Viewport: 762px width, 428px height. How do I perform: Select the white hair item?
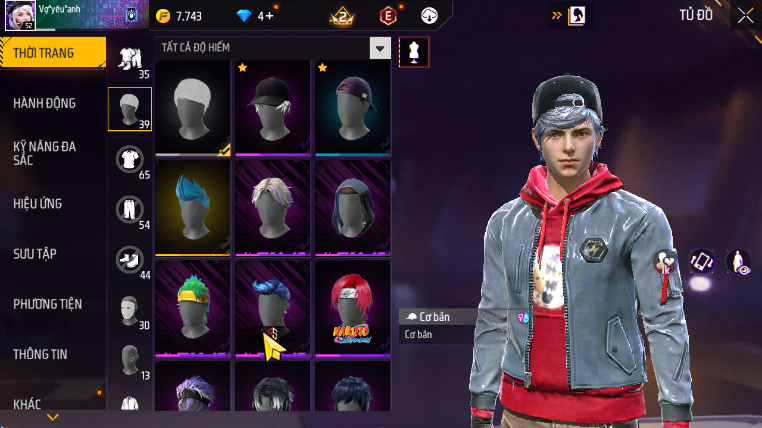pos(193,107)
